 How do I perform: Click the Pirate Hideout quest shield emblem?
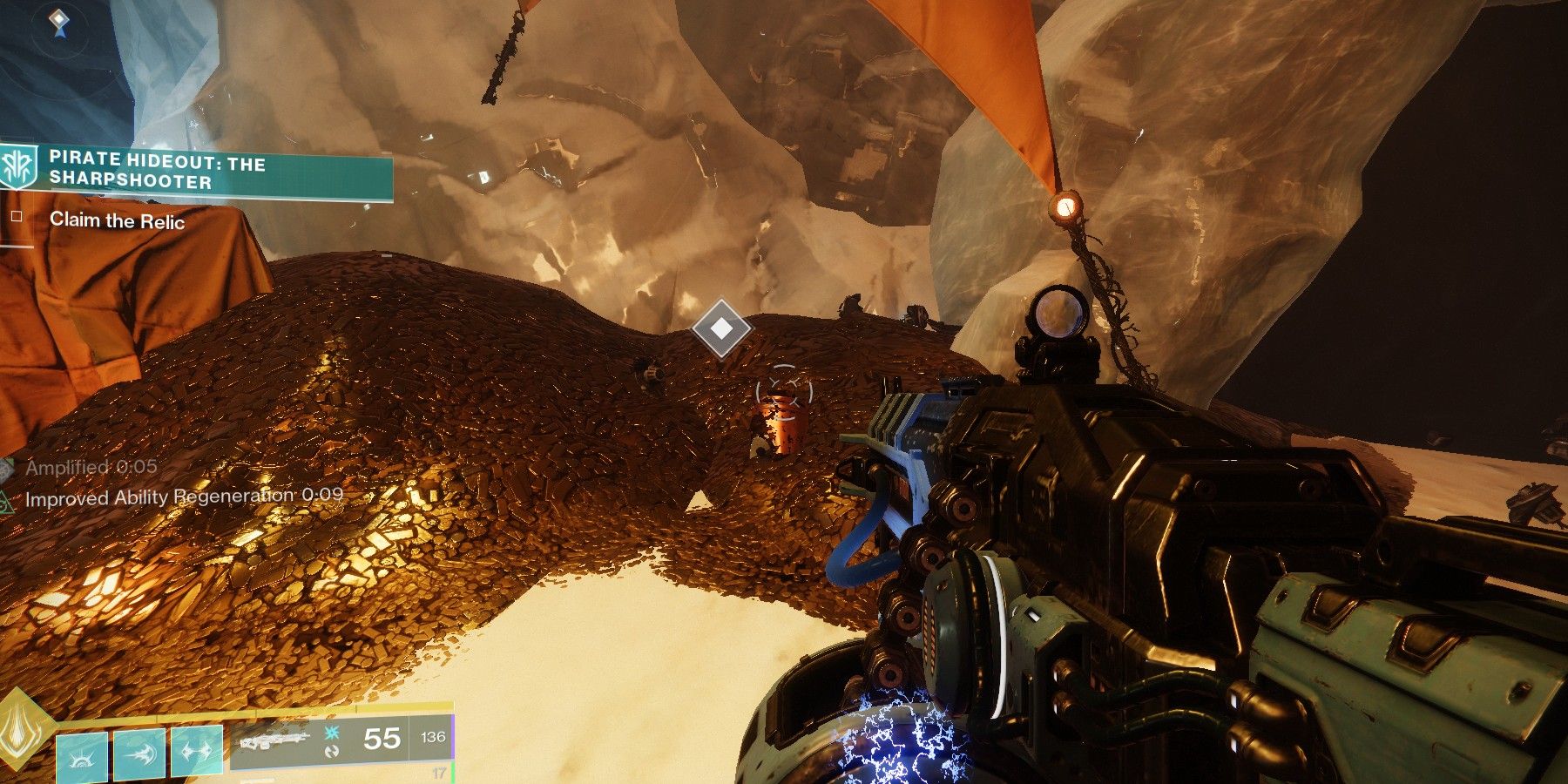[x=19, y=167]
